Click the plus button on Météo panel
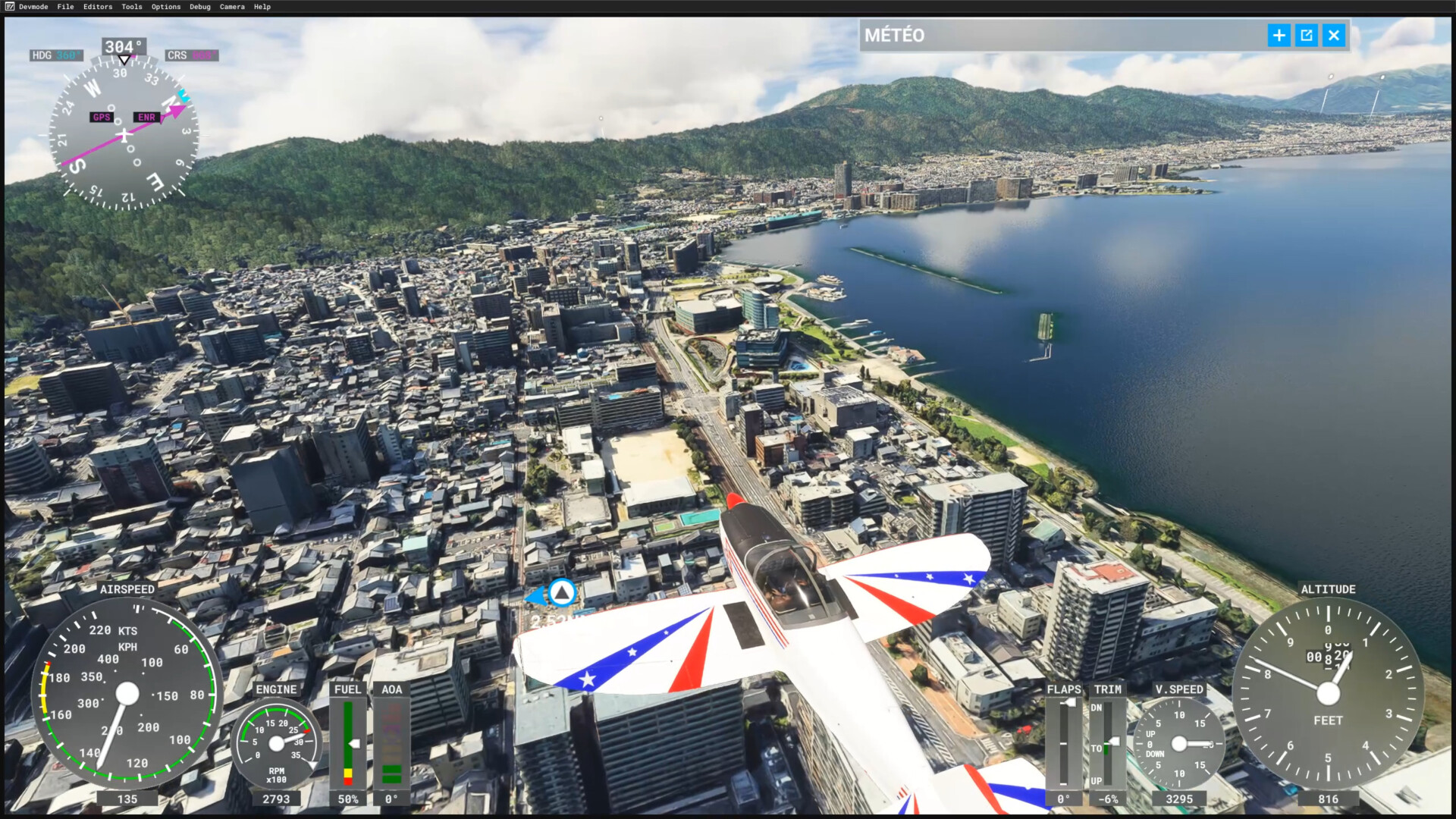Viewport: 1456px width, 819px height. pyautogui.click(x=1279, y=35)
